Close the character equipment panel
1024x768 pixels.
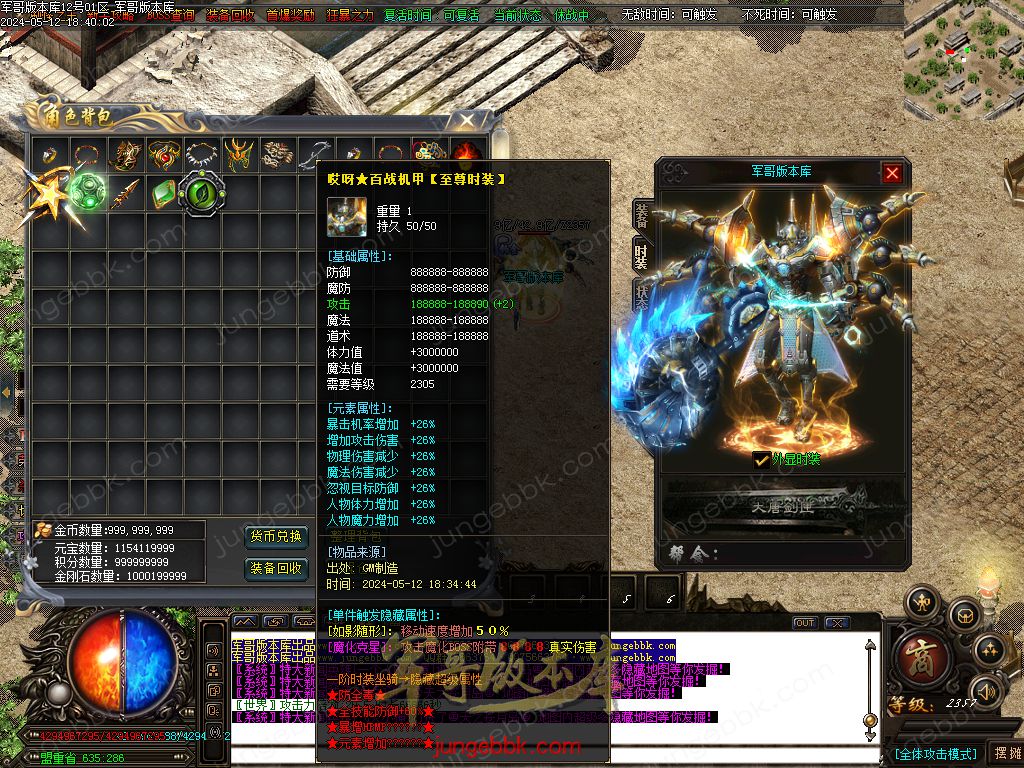pos(892,173)
